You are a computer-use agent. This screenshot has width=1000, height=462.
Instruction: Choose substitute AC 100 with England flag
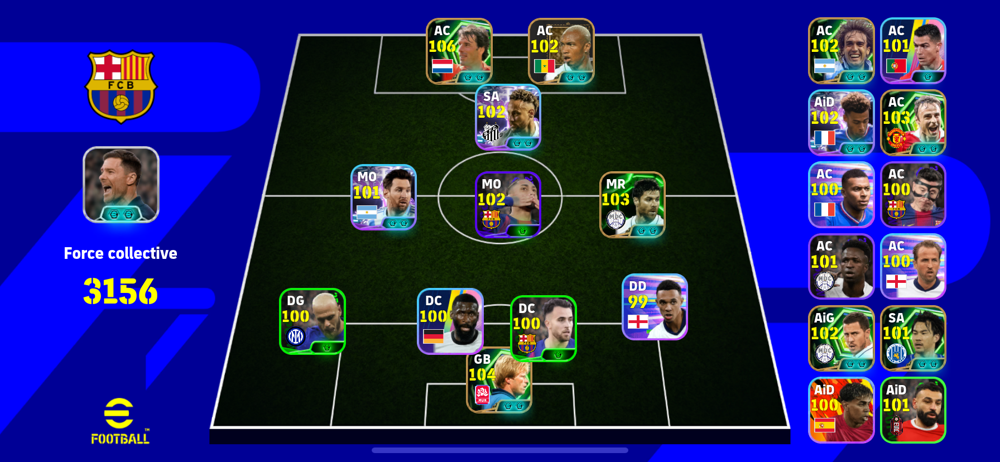(912, 266)
